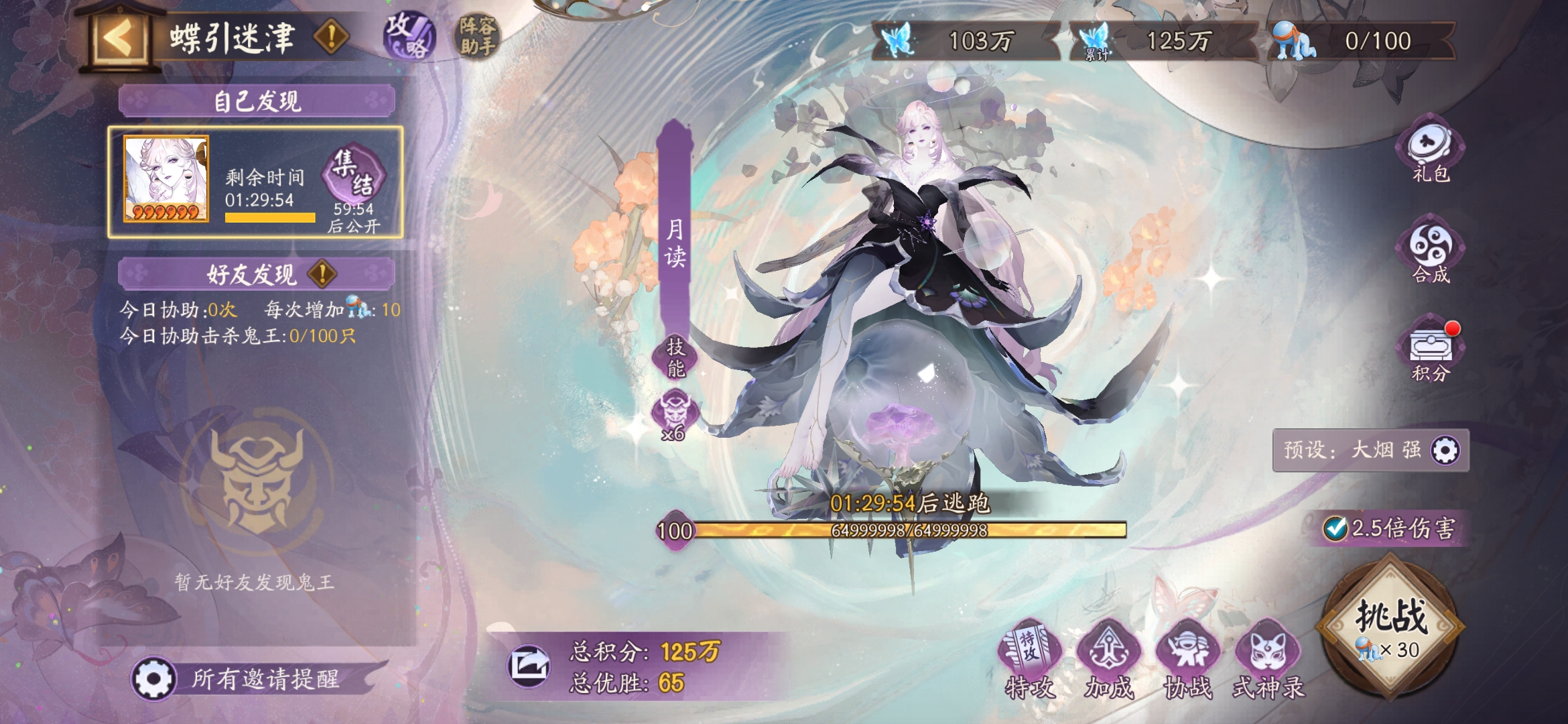
Task: Select the discovered boss portrait card
Action: click(166, 179)
